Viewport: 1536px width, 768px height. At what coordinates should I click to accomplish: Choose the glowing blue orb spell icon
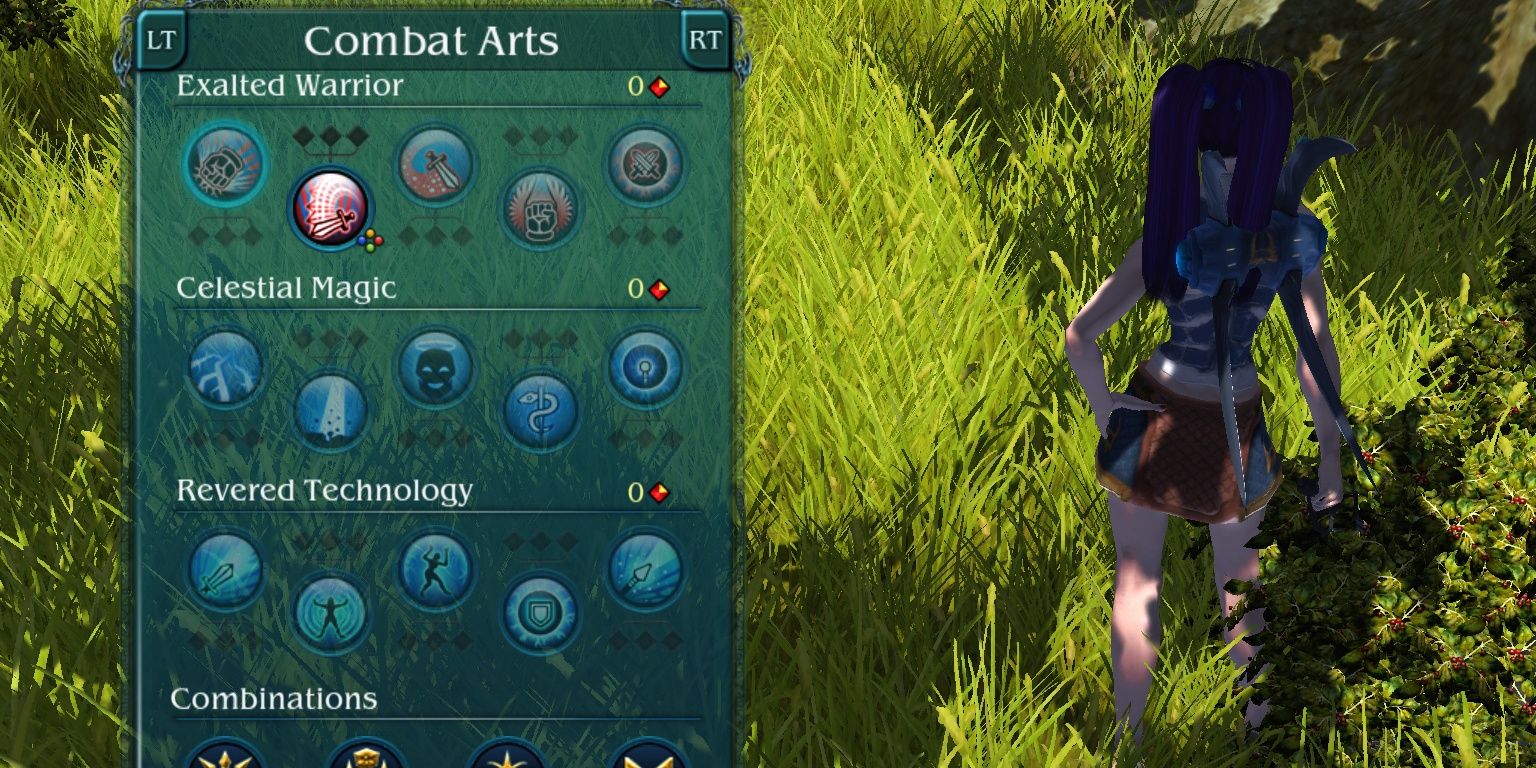coord(645,367)
